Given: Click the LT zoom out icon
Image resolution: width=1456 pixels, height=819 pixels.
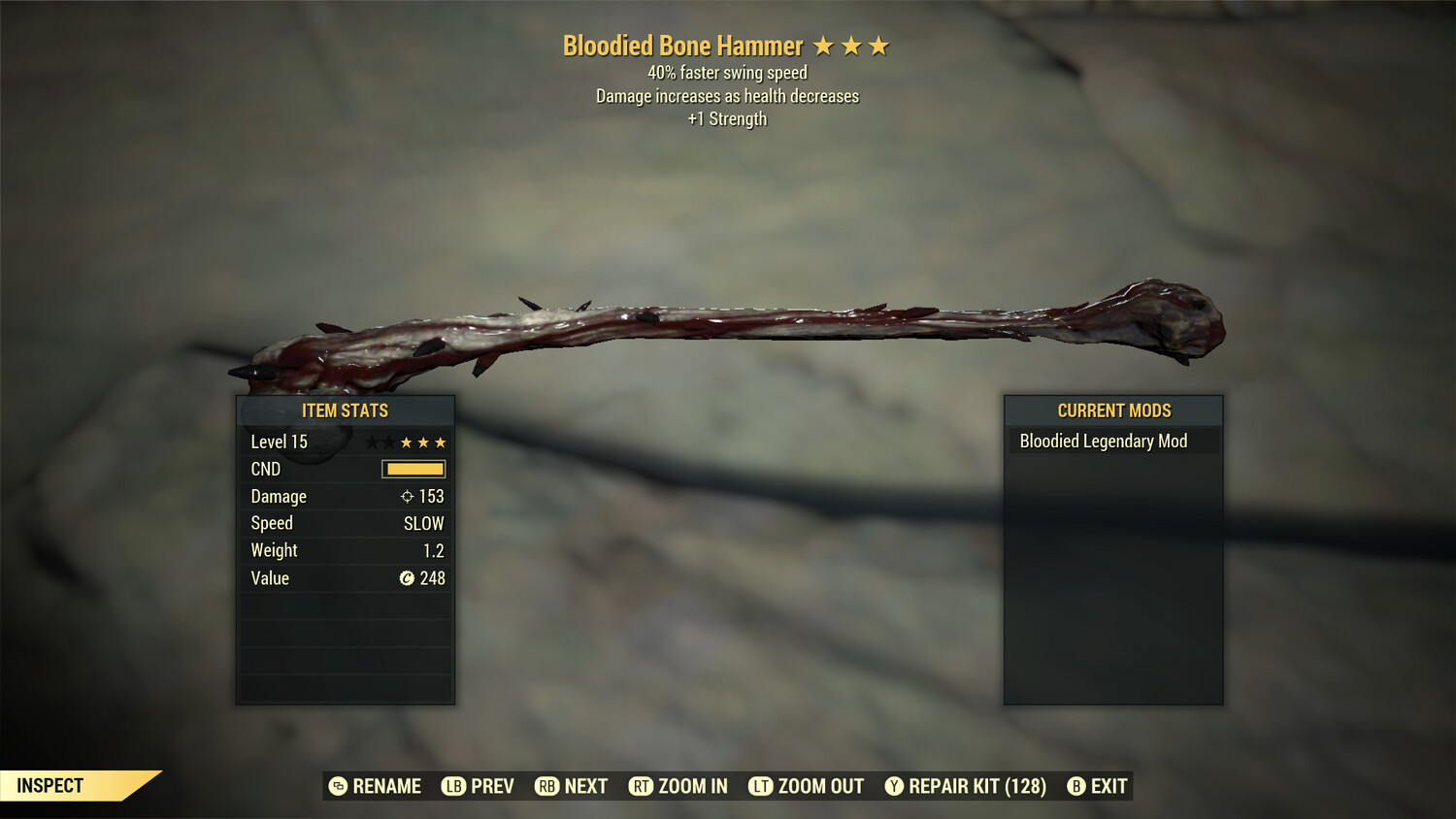Looking at the screenshot, I should [x=759, y=786].
